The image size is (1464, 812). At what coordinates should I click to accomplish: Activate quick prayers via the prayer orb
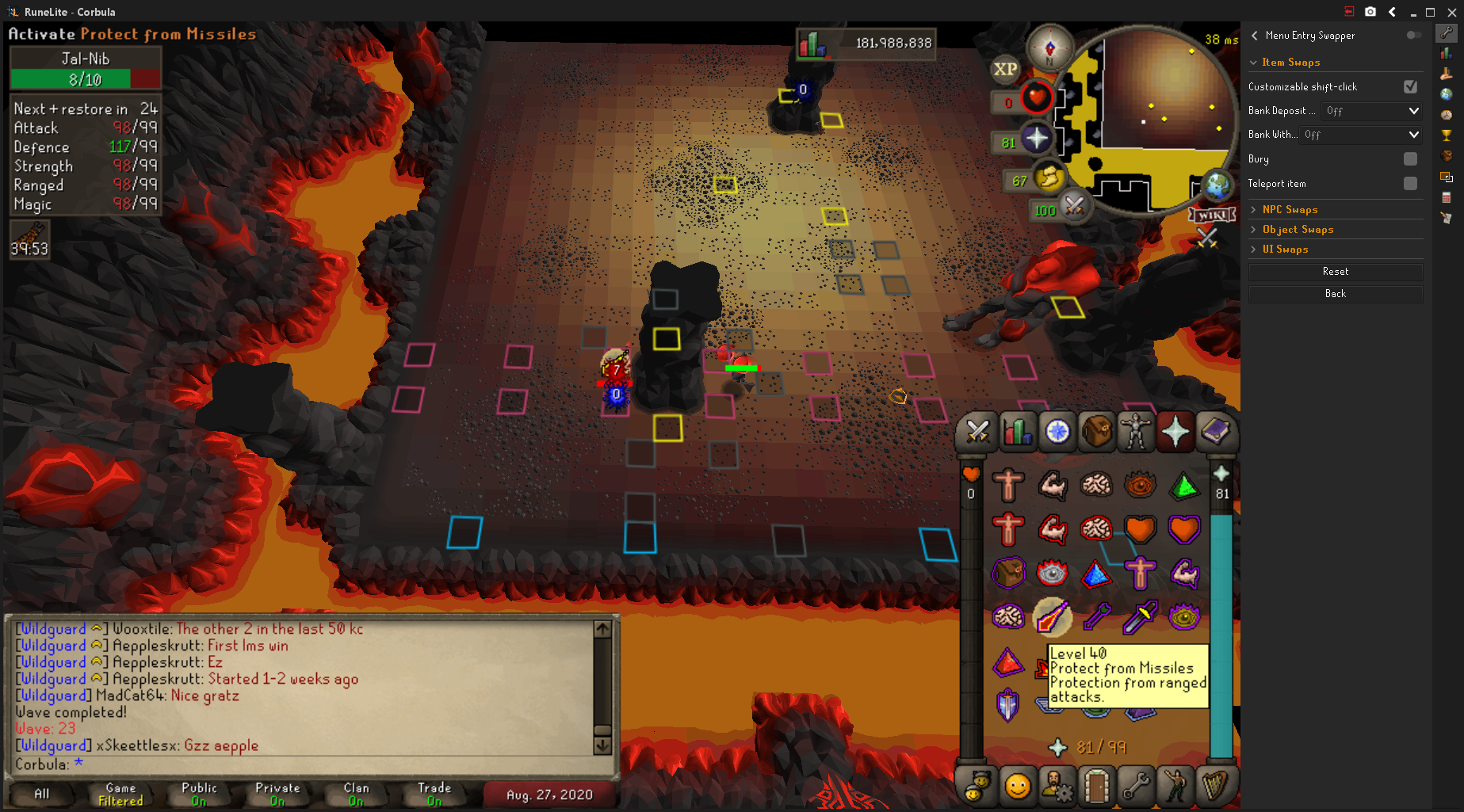pos(1035,139)
